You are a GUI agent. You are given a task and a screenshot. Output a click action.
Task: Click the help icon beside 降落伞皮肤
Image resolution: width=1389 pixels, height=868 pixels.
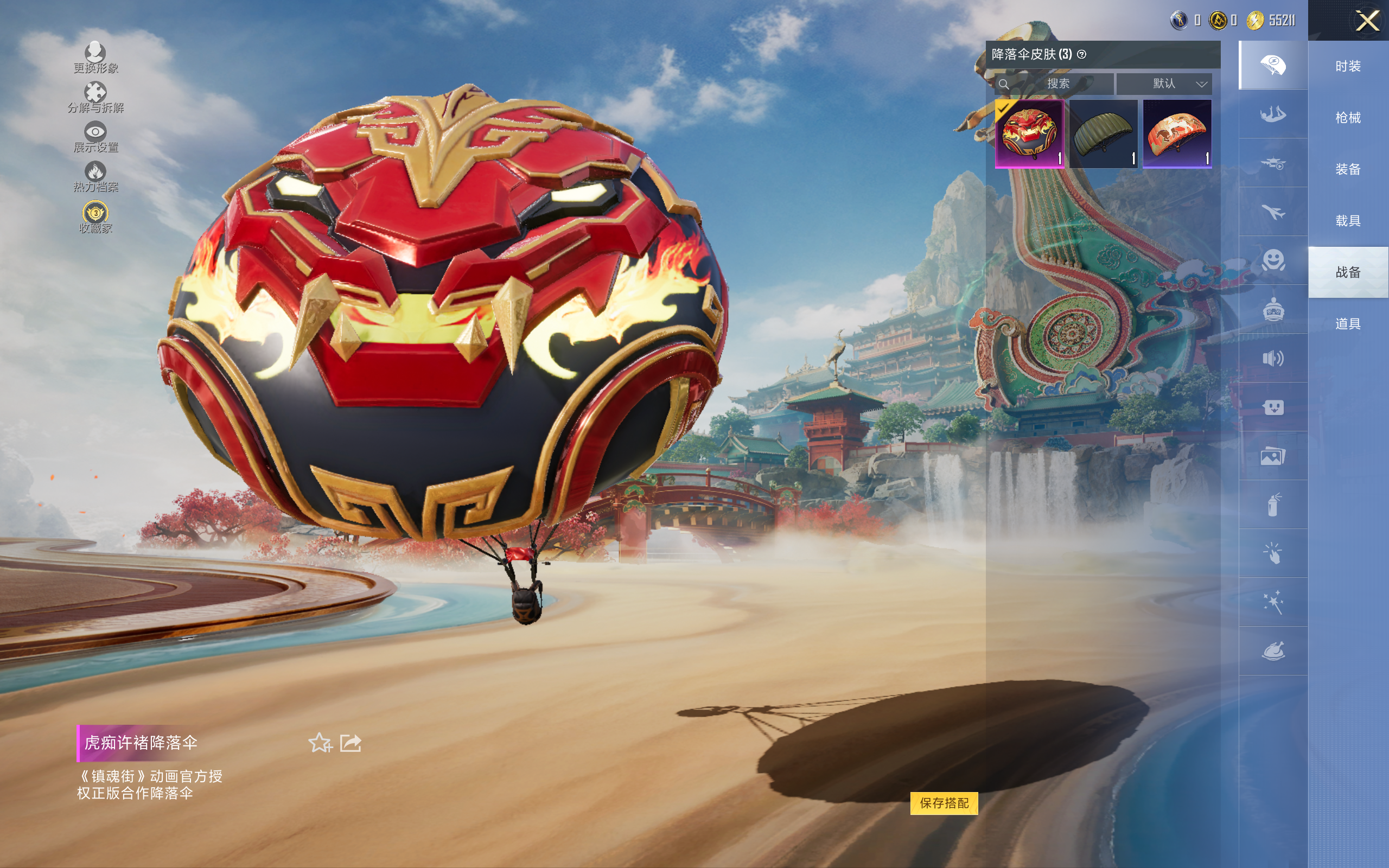(x=1082, y=55)
